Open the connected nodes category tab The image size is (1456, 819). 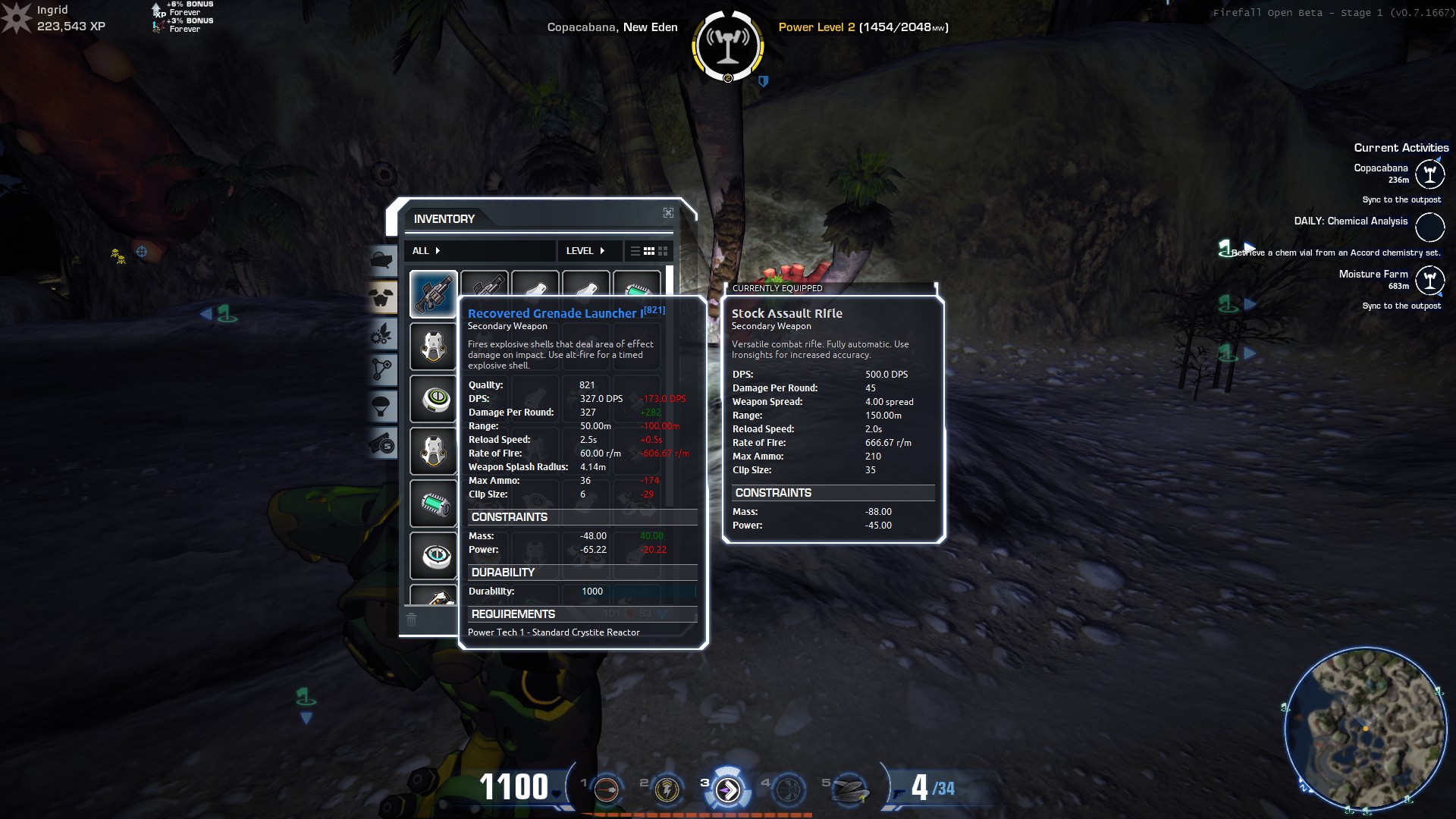click(383, 370)
